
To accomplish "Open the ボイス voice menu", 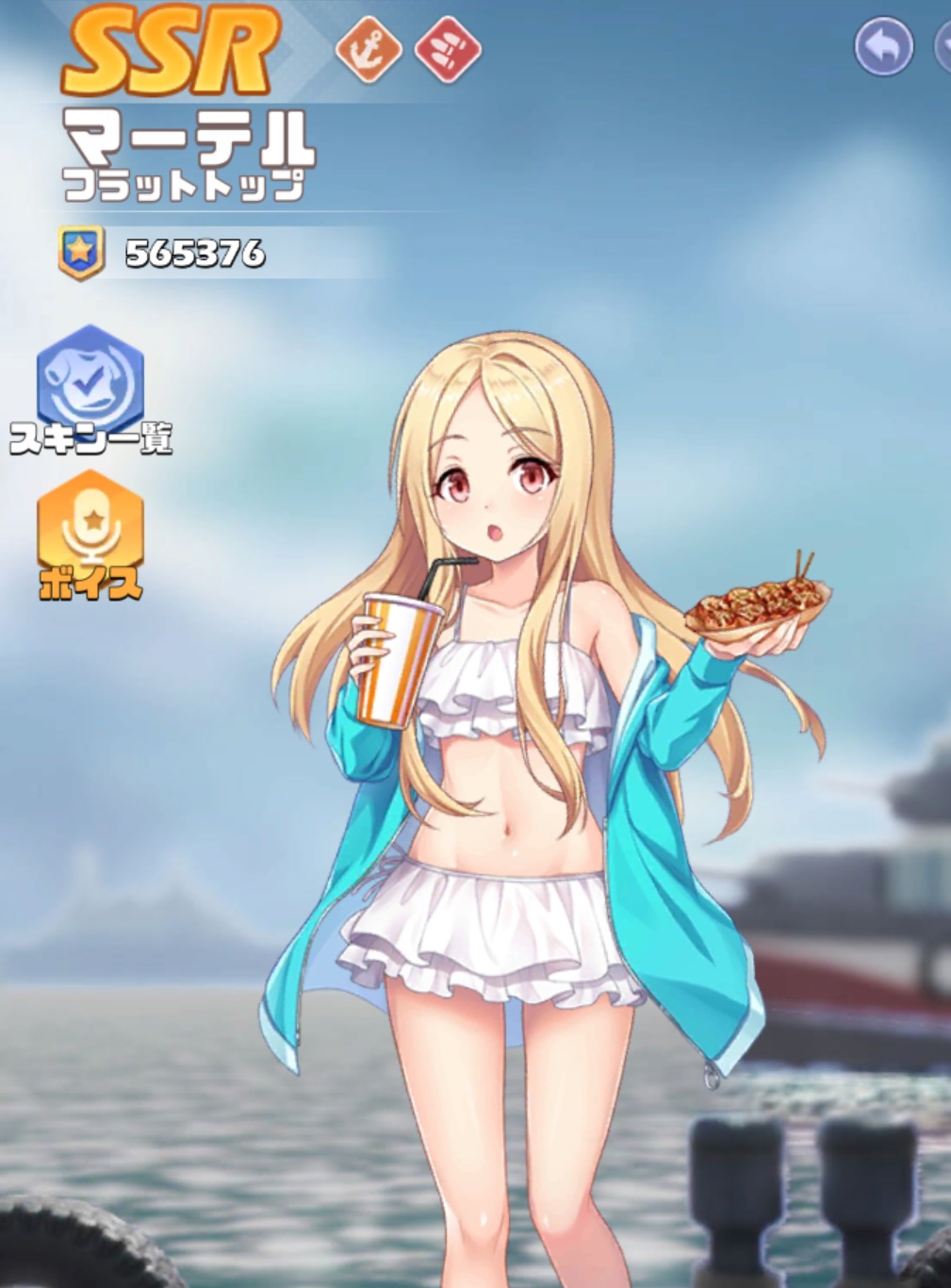I will pyautogui.click(x=90, y=530).
